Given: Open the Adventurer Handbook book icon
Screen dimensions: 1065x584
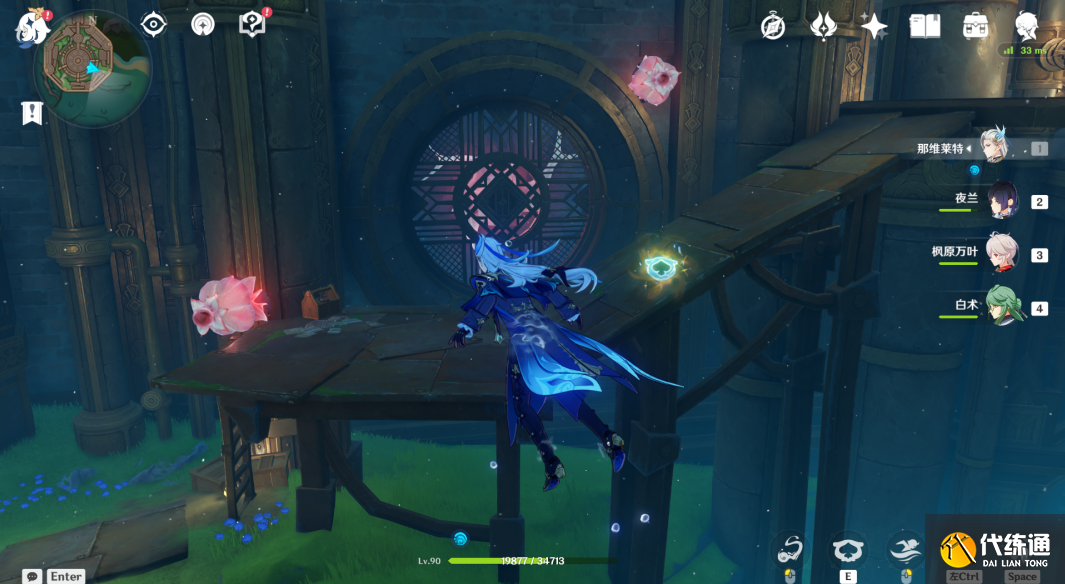Looking at the screenshot, I should (x=925, y=26).
